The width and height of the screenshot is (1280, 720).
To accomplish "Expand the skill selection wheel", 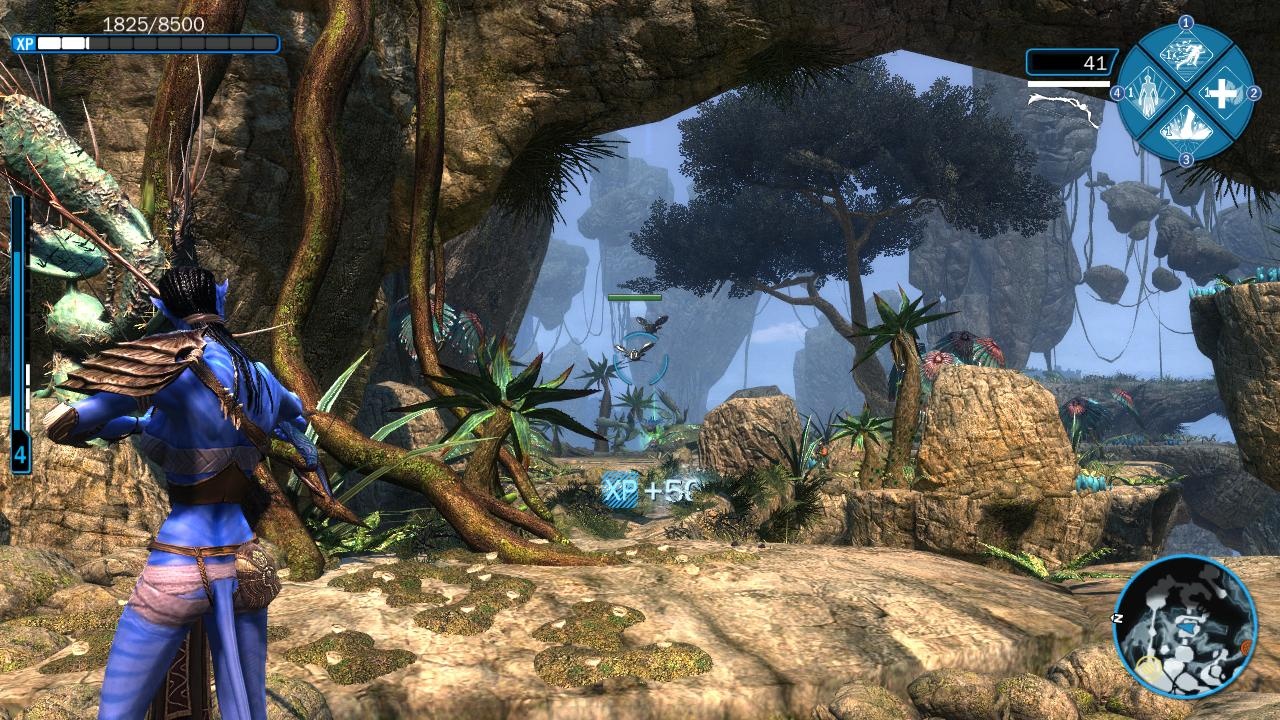I will (1185, 93).
